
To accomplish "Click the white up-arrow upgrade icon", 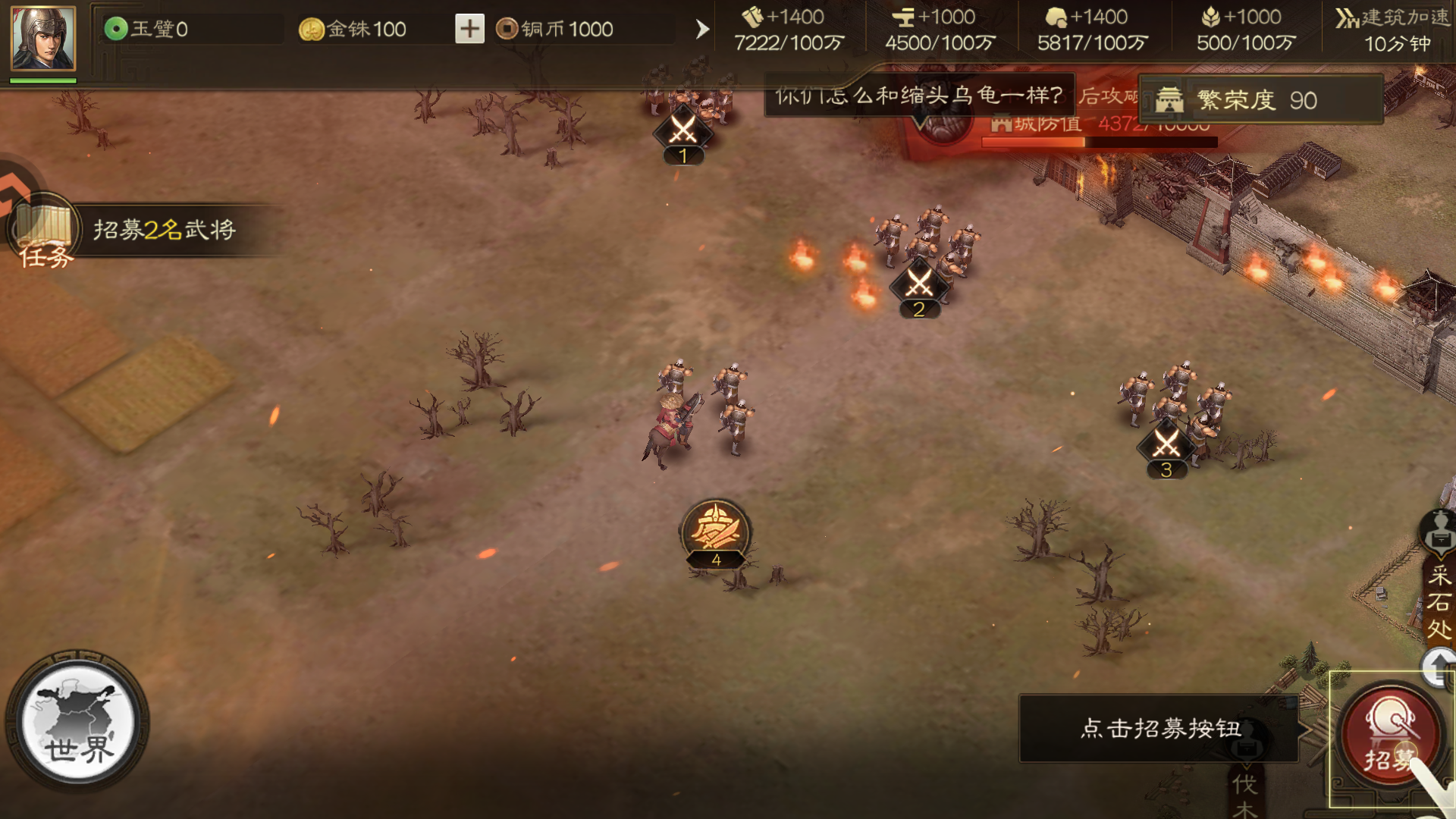I will [x=1439, y=667].
